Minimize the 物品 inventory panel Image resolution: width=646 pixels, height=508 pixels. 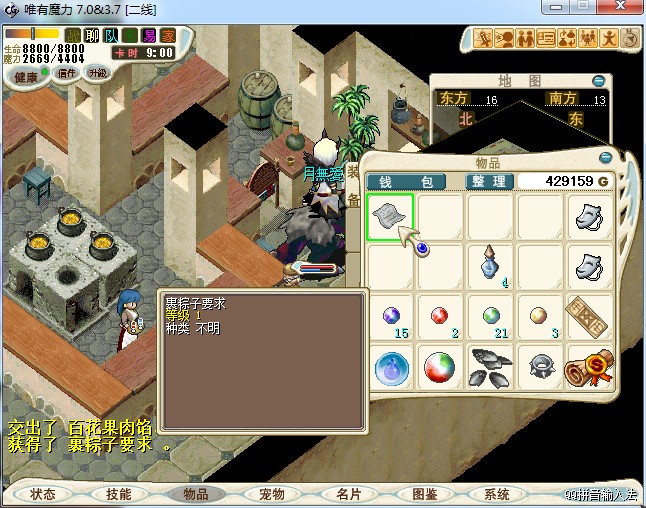606,158
